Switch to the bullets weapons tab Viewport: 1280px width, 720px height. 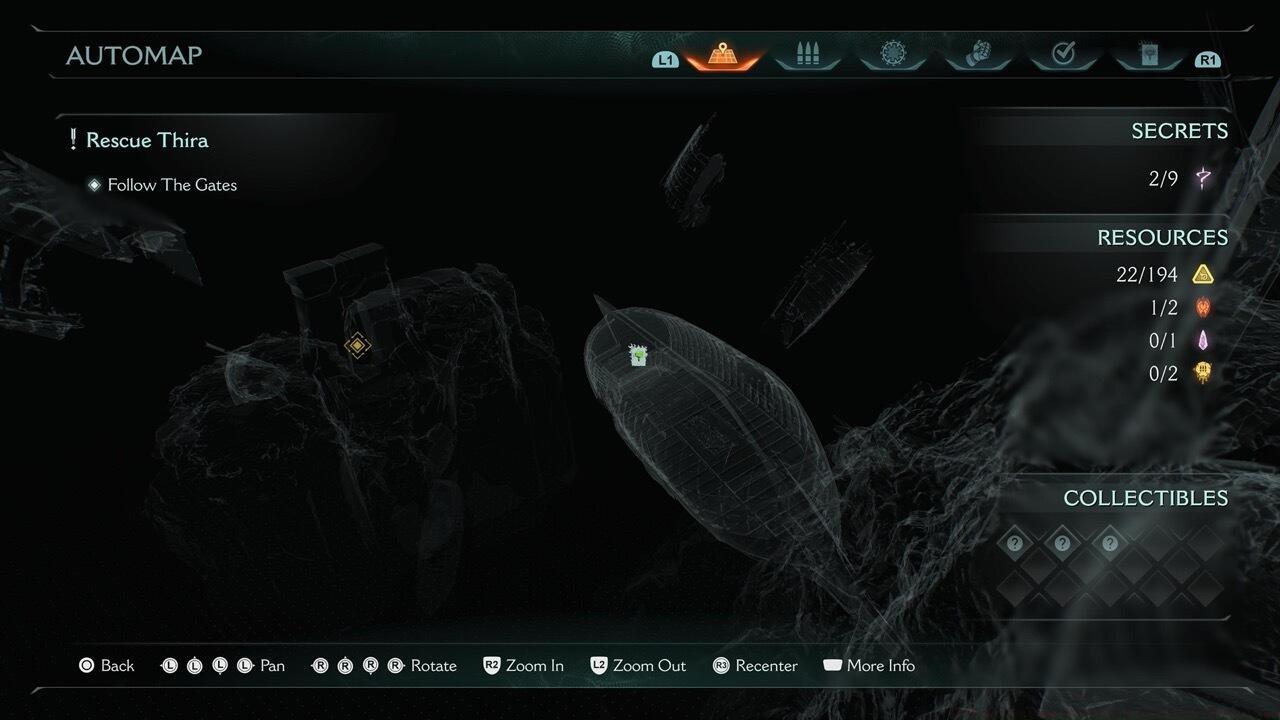pyautogui.click(x=808, y=55)
